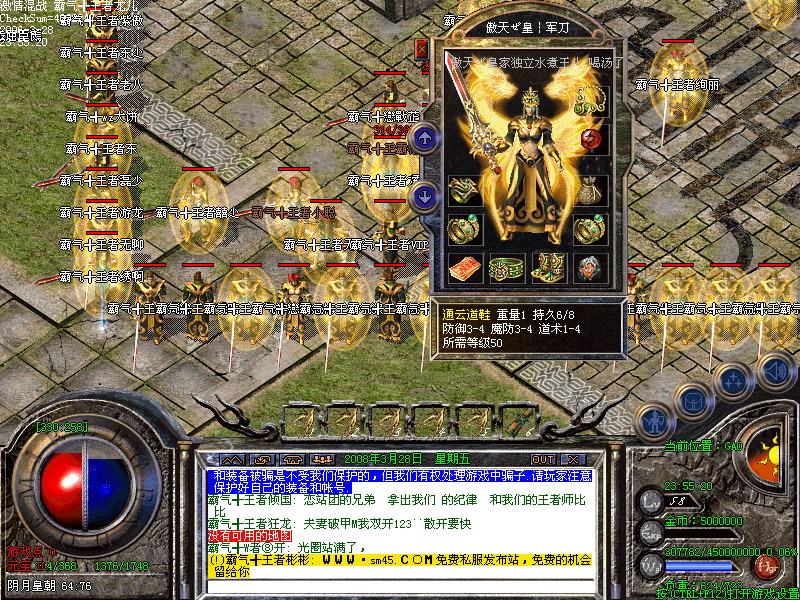Open the bag inventory round button
The height and width of the screenshot is (600, 800).
click(692, 400)
